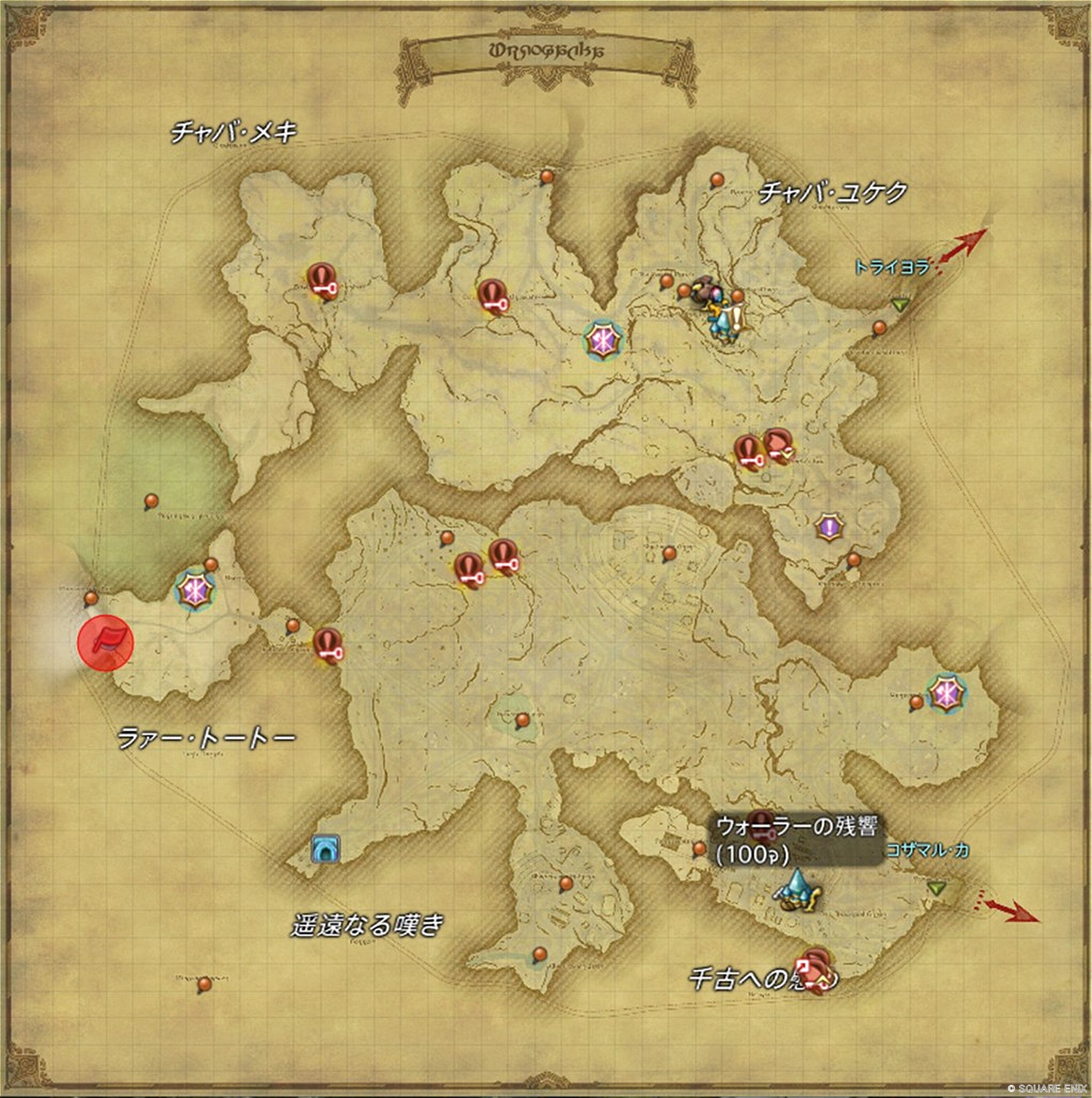Click the red flag map marker
The image size is (1092, 1098).
pyautogui.click(x=105, y=642)
